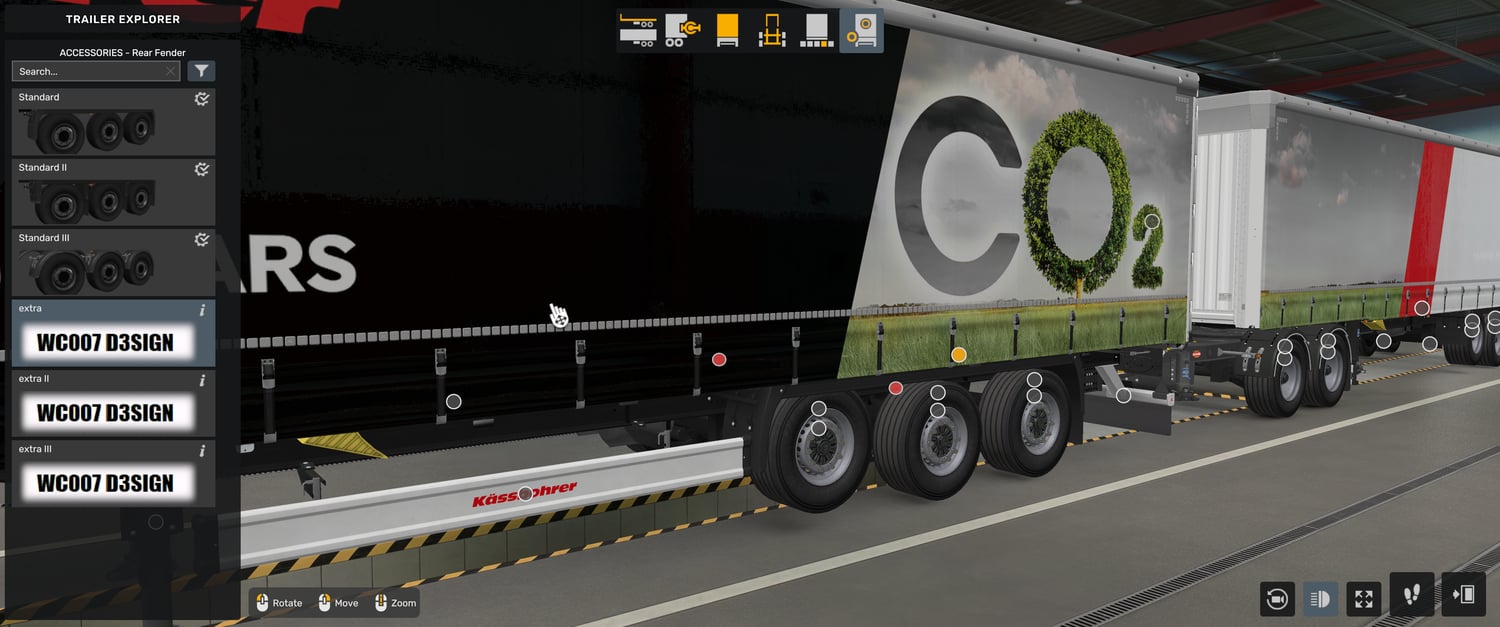Select the Standard rear fender option
This screenshot has height=627, width=1500.
[113, 122]
